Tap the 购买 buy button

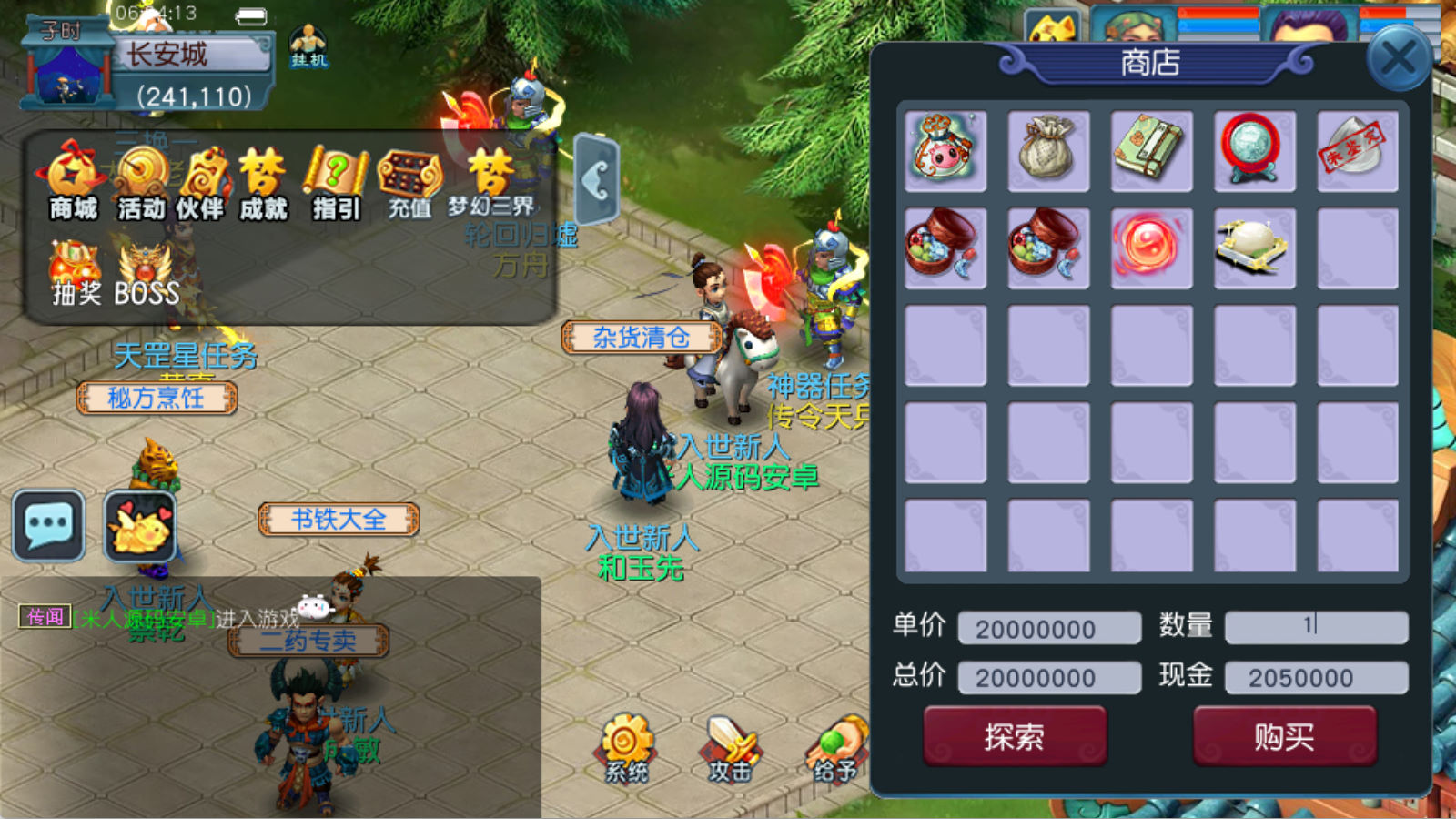tap(1284, 736)
